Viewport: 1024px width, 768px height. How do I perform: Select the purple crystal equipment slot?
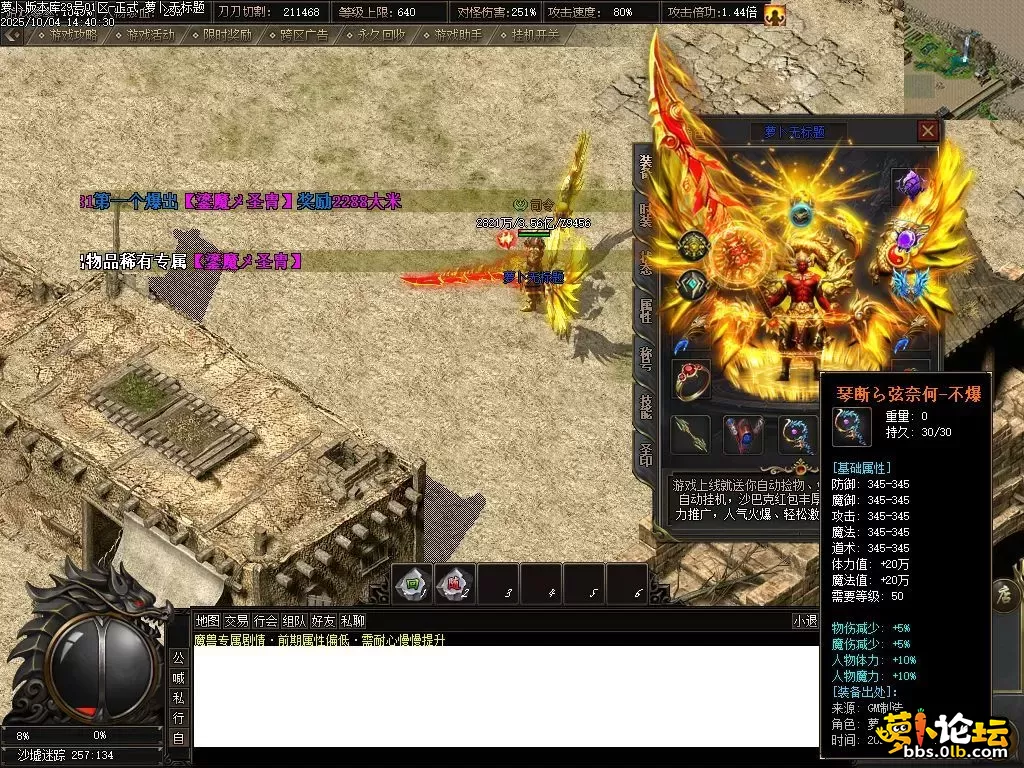pyautogui.click(x=910, y=185)
